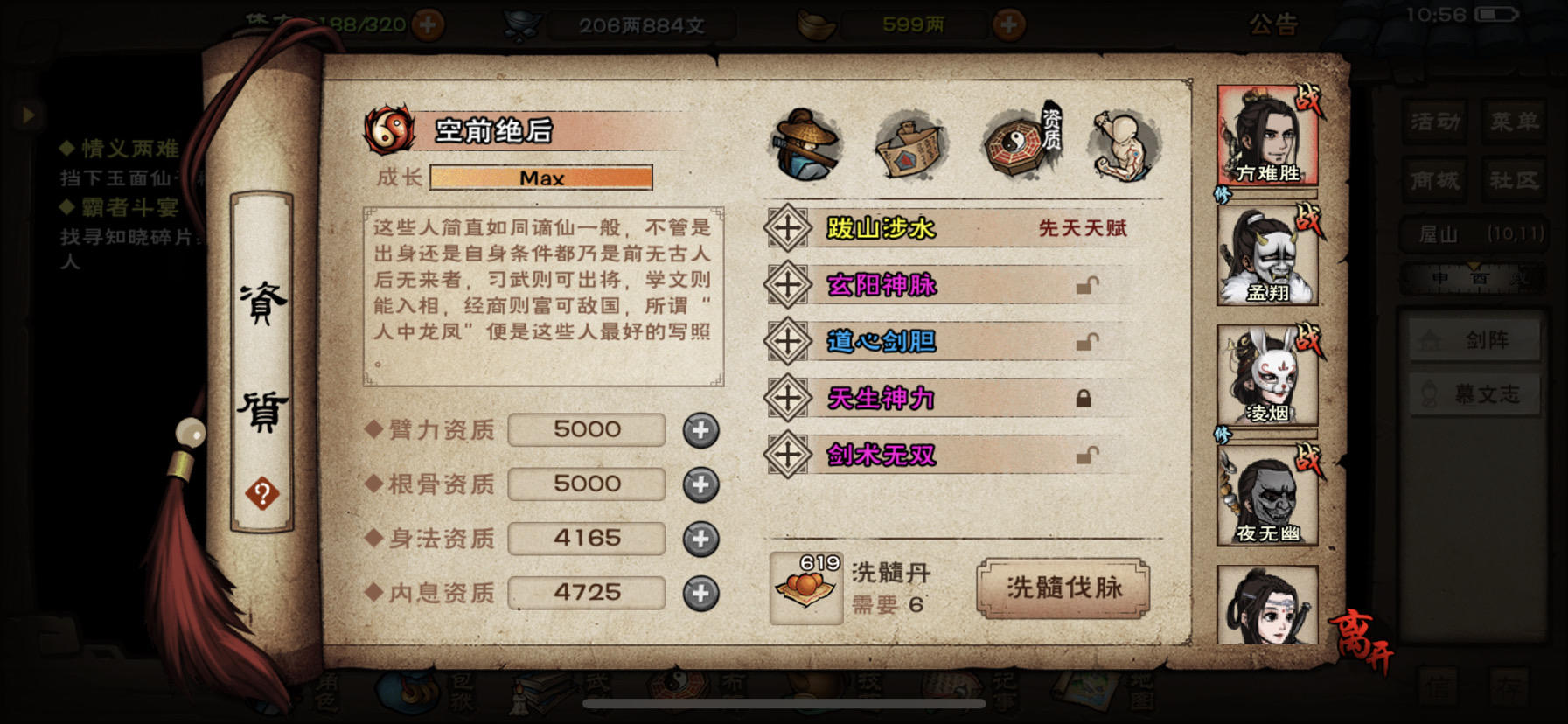Expand the 玄阳神脉 talent details
The height and width of the screenshot is (724, 1568).
[x=790, y=285]
